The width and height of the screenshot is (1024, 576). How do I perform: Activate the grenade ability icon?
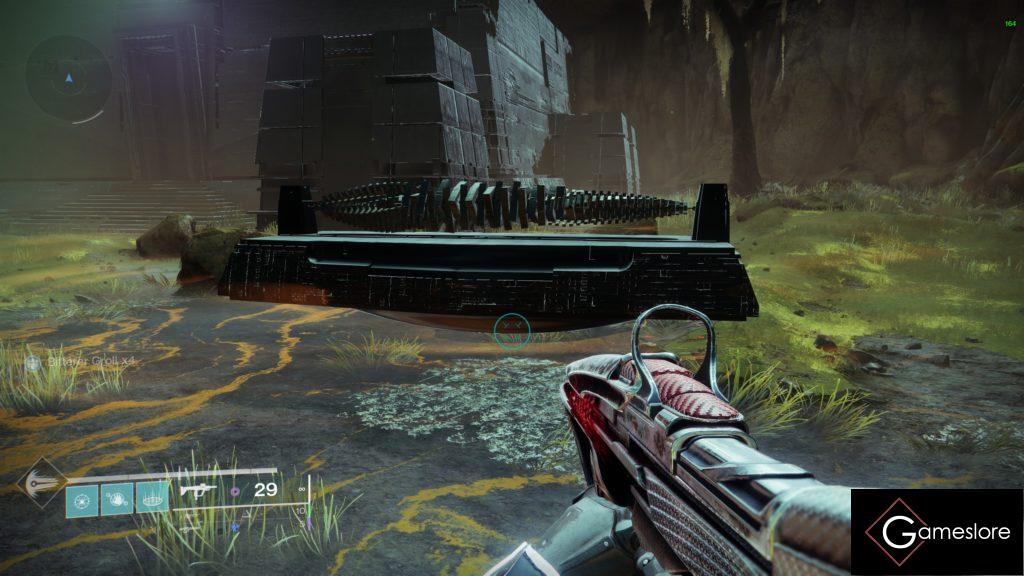pyautogui.click(x=82, y=497)
